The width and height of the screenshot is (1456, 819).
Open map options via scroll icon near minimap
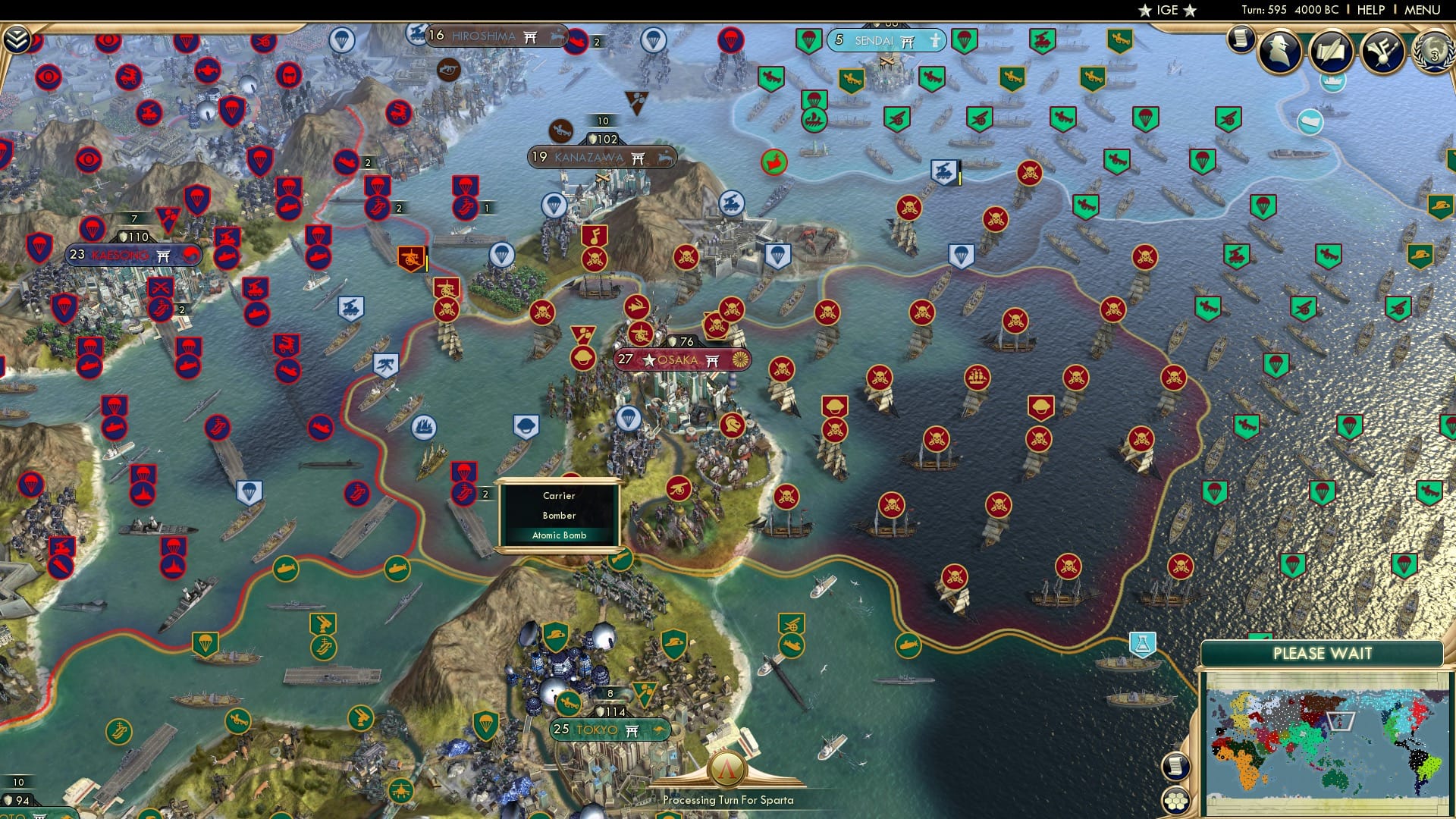[1176, 766]
